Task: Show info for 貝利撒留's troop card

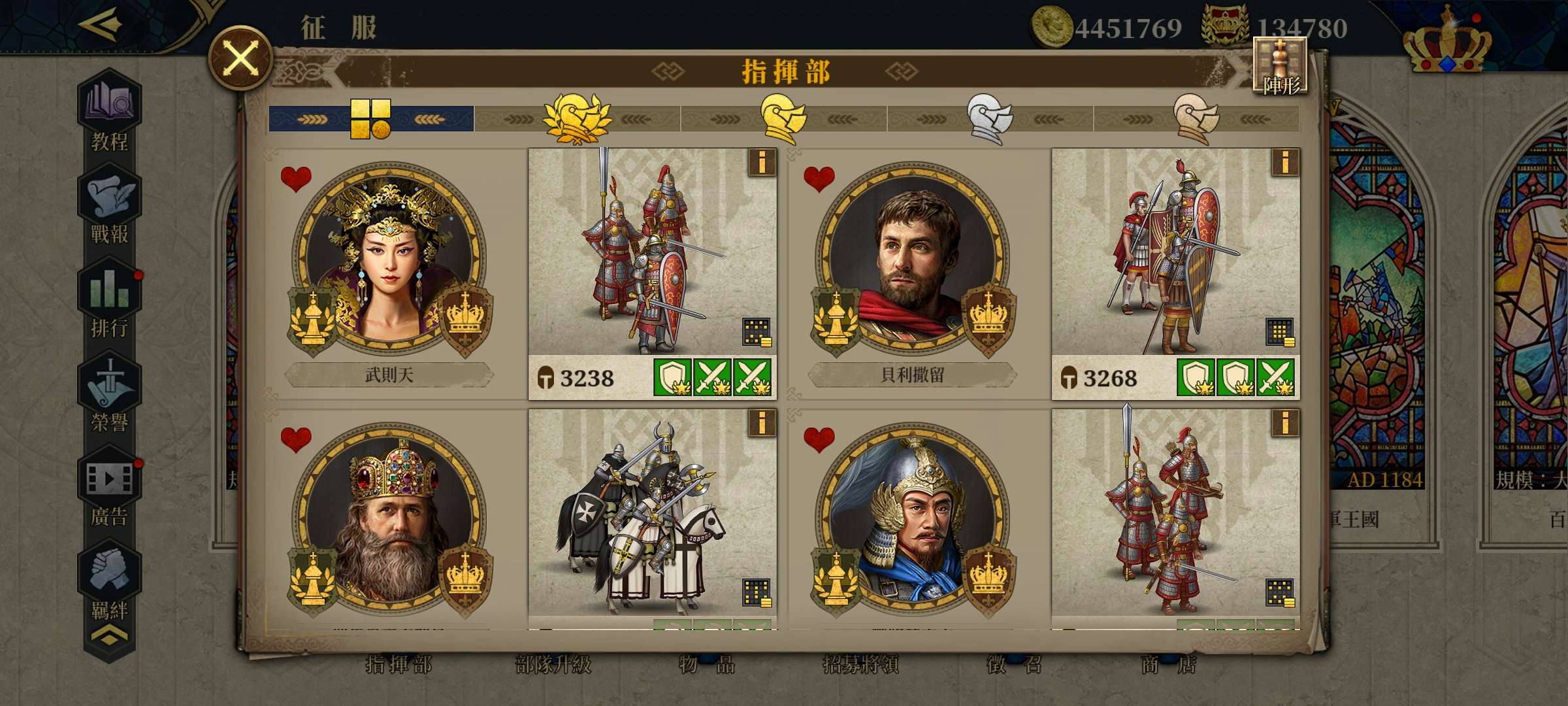Action: tap(1284, 161)
